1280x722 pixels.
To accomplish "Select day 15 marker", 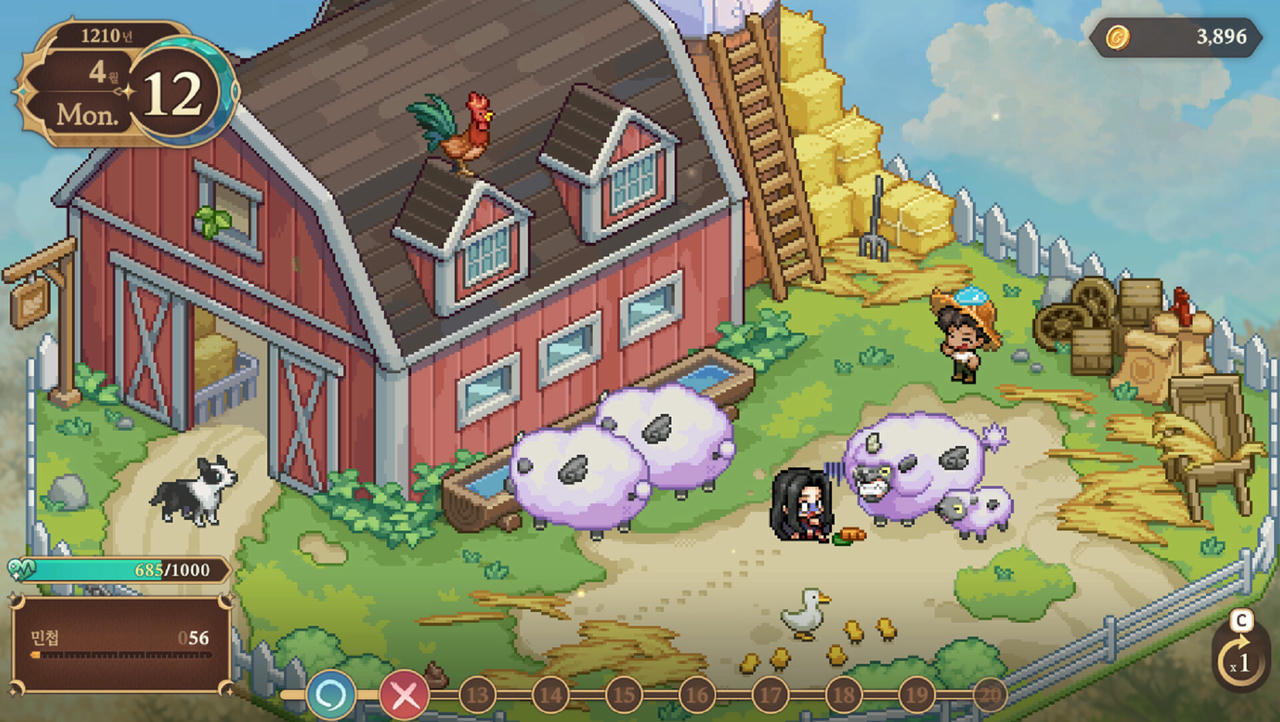I will click(623, 694).
